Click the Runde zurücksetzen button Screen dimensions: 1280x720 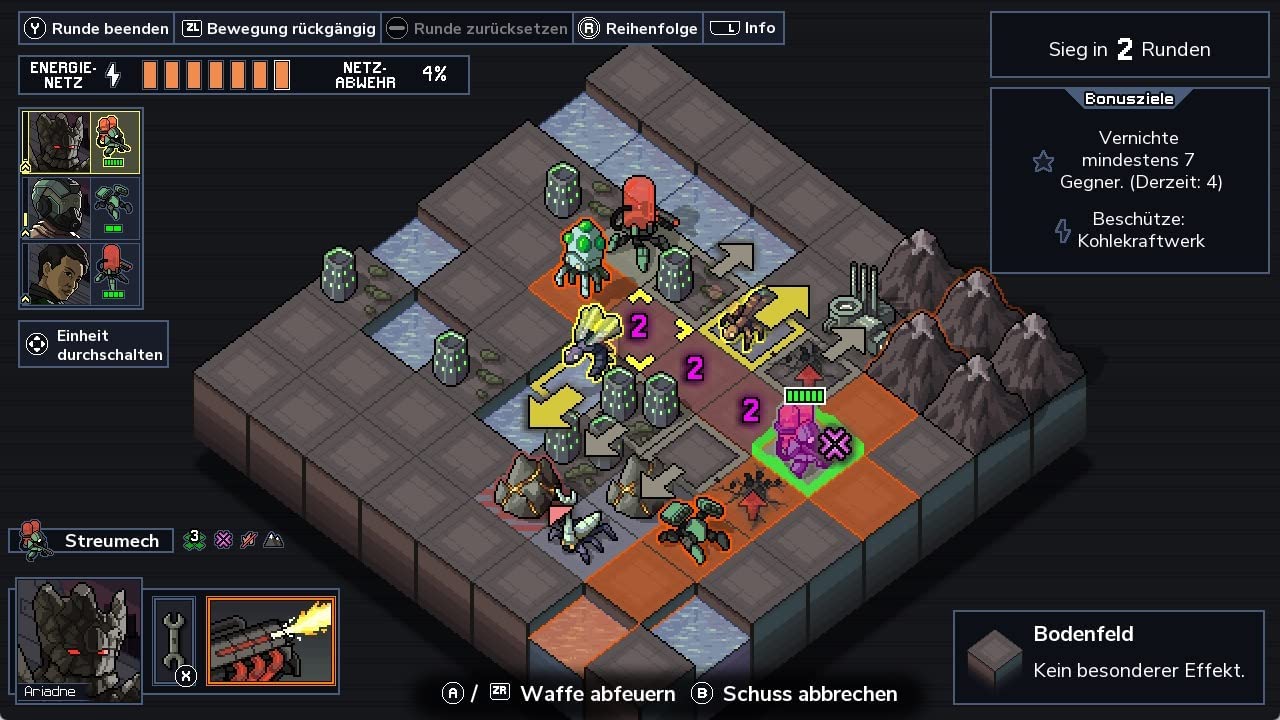(x=478, y=28)
